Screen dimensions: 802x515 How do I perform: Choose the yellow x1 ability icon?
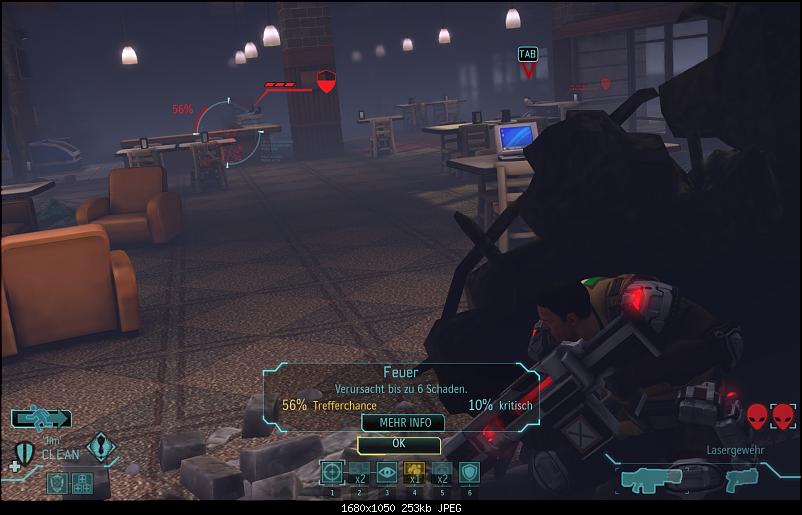(414, 472)
